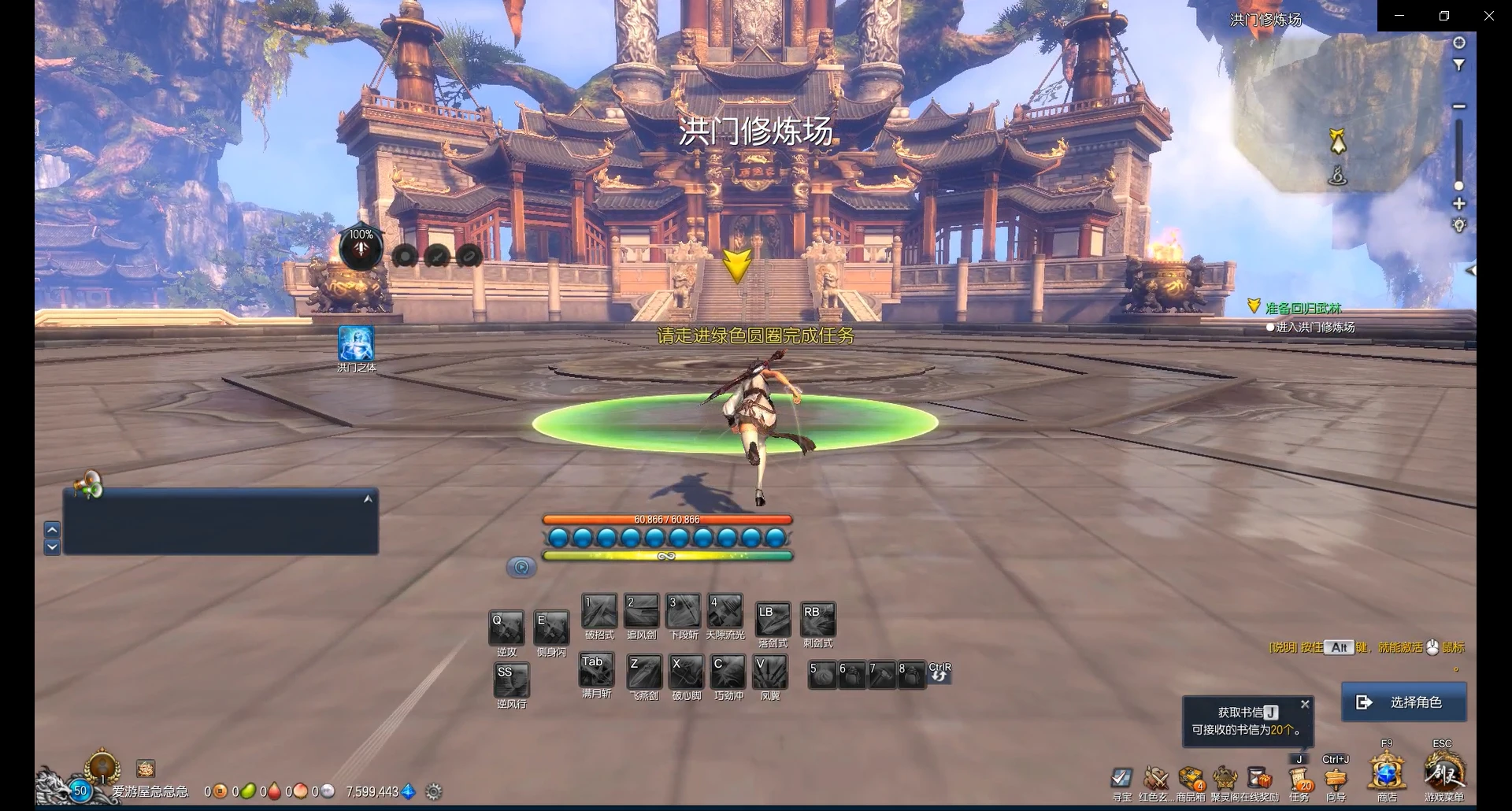The height and width of the screenshot is (811, 1512).
Task: Open the 在线奖励 online reward icon
Action: (1260, 778)
